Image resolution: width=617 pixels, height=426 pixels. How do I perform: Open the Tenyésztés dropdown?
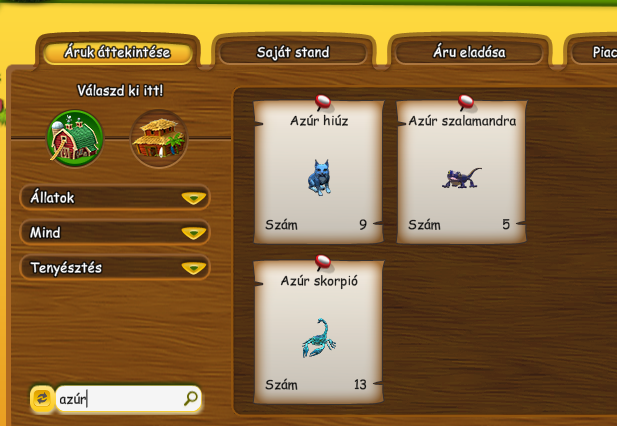tap(115, 268)
